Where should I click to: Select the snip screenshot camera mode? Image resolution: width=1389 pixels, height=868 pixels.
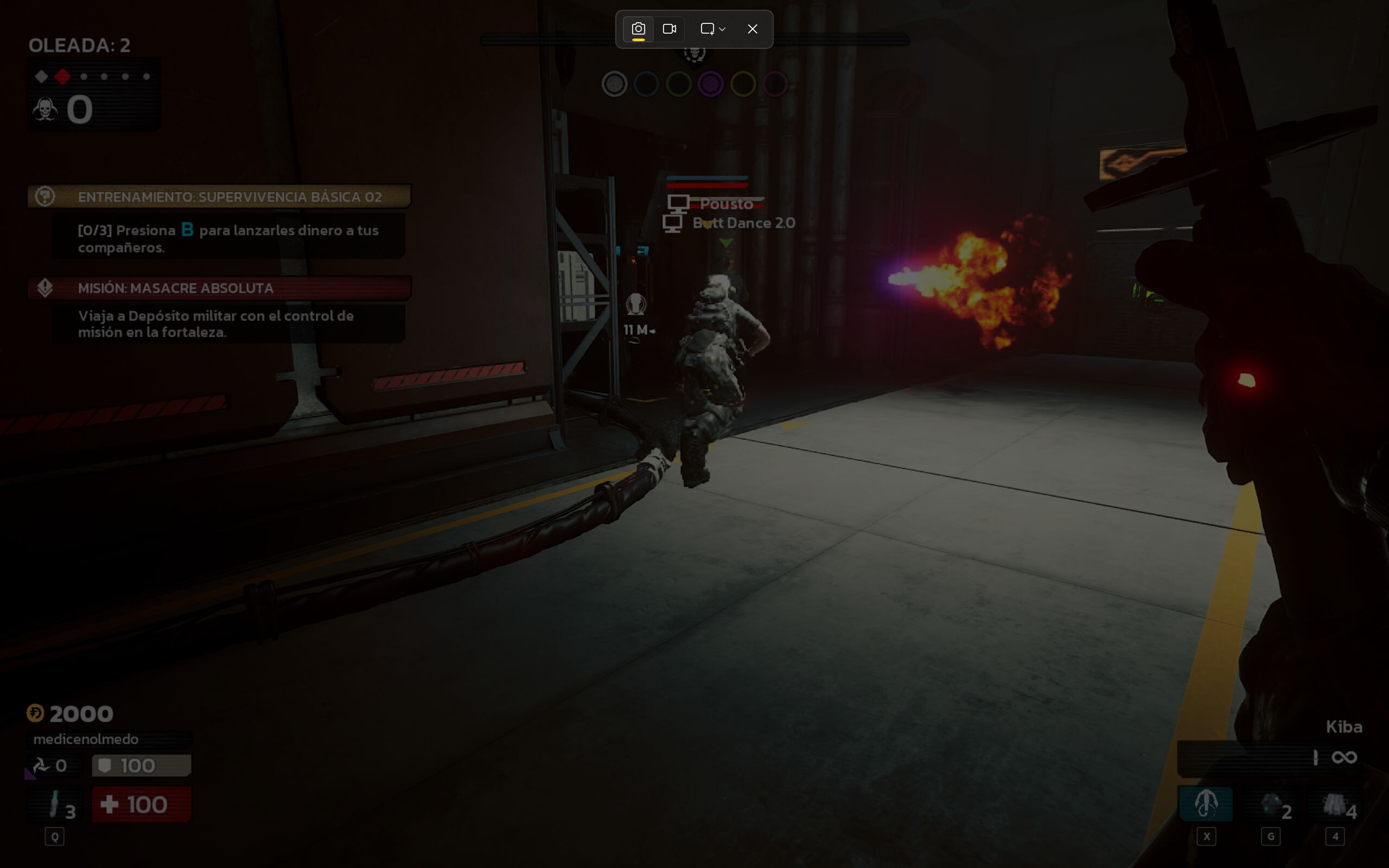[x=638, y=29]
